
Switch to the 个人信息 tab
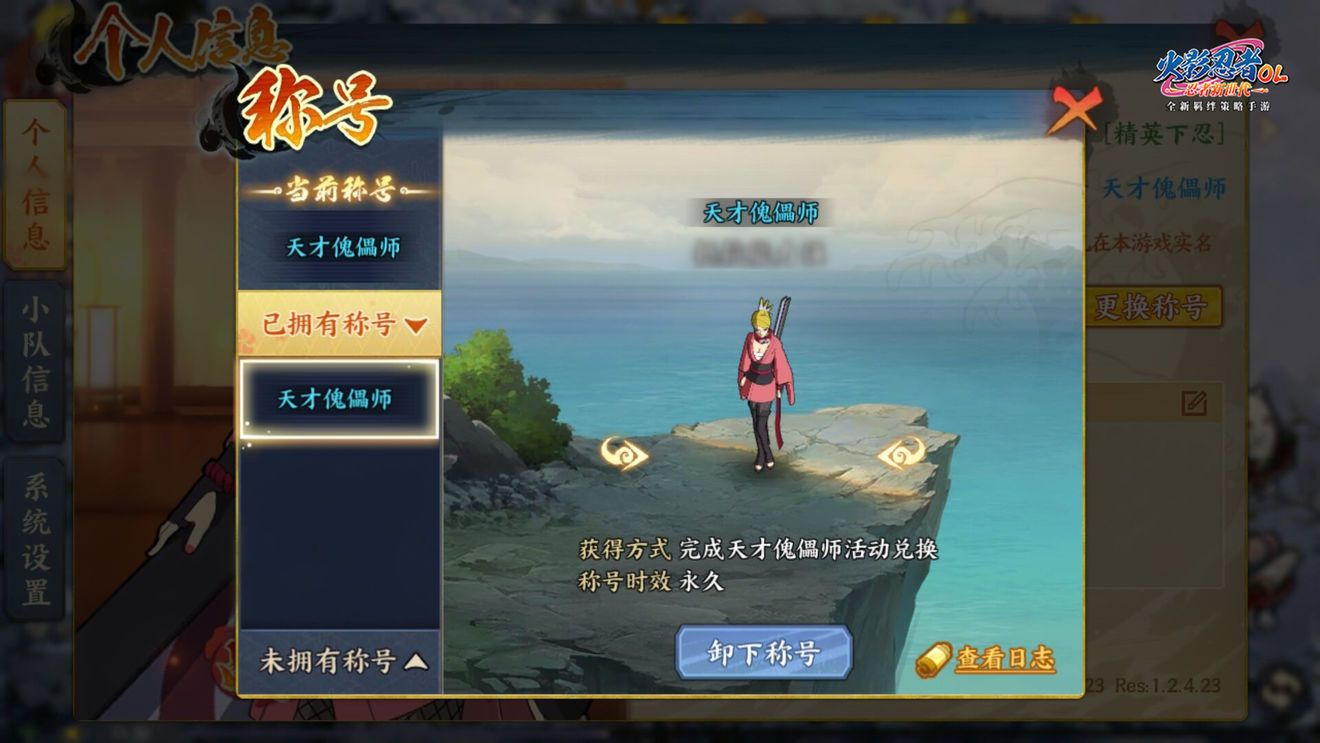(x=35, y=185)
